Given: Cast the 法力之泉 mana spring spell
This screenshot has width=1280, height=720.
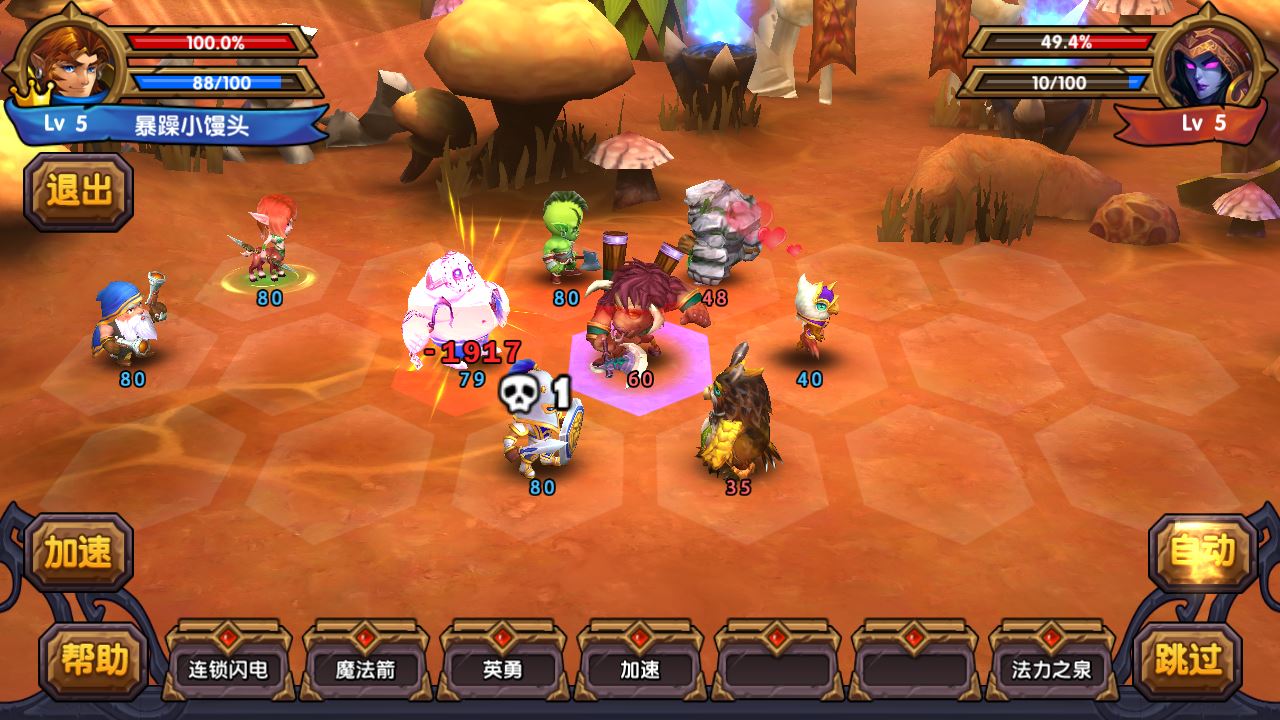Looking at the screenshot, I should [1051, 668].
